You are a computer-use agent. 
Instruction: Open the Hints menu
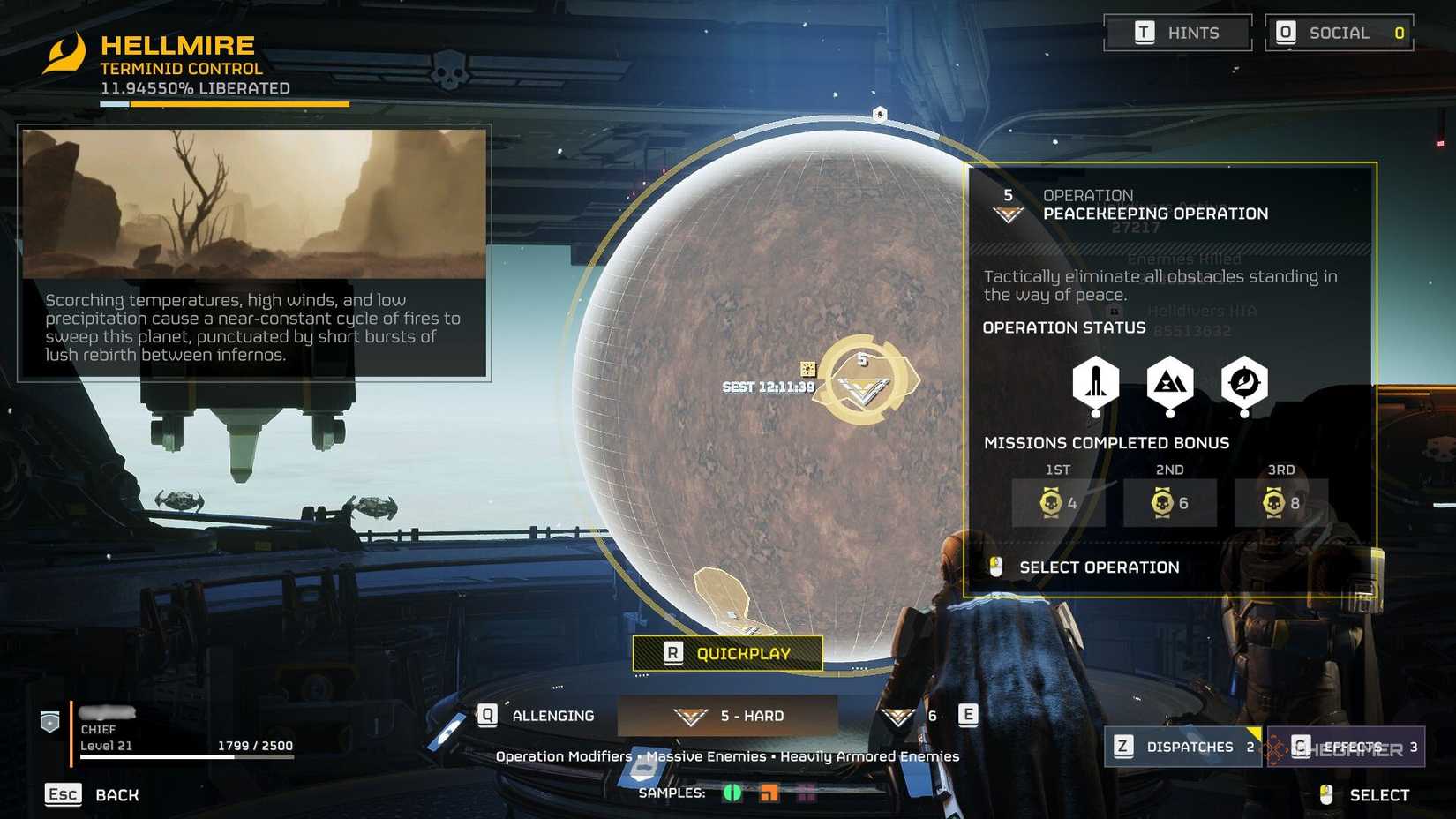[1178, 33]
